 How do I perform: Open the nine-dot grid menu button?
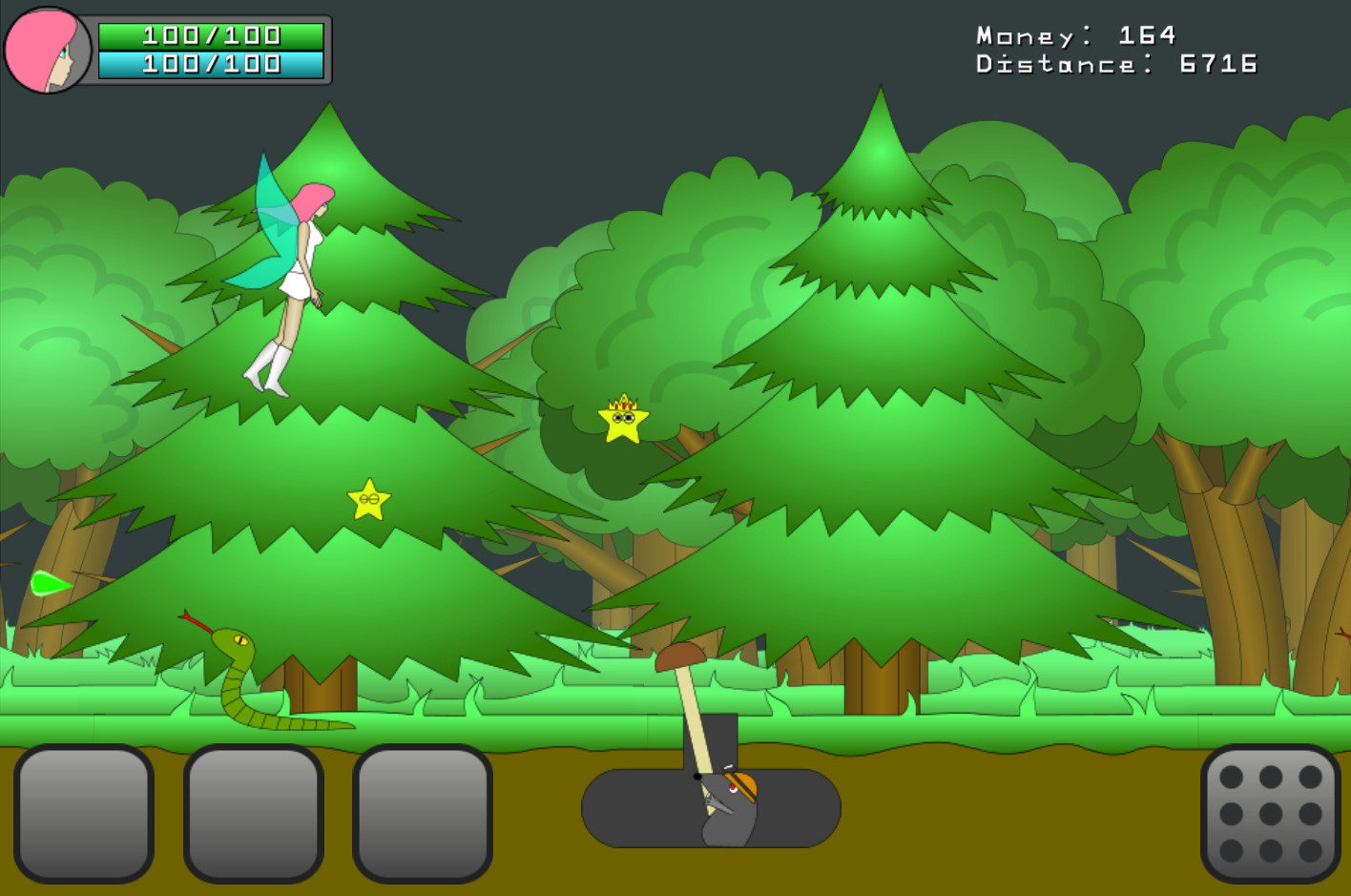click(1270, 814)
